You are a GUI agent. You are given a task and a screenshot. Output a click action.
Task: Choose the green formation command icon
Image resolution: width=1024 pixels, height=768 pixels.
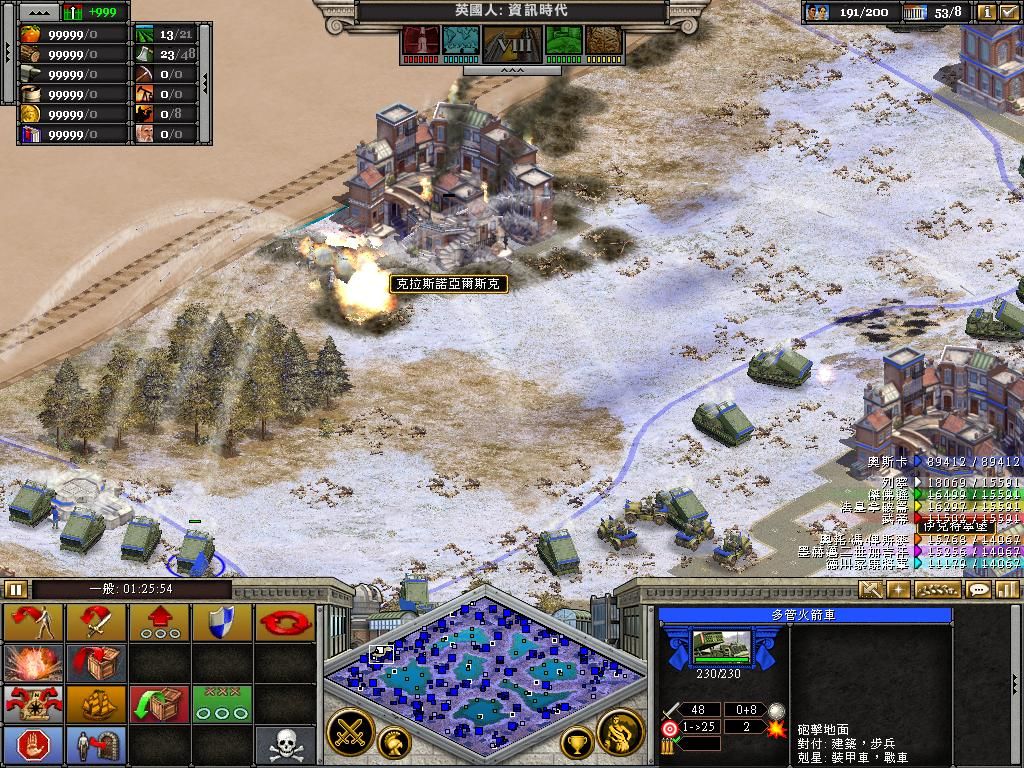[x=220, y=703]
